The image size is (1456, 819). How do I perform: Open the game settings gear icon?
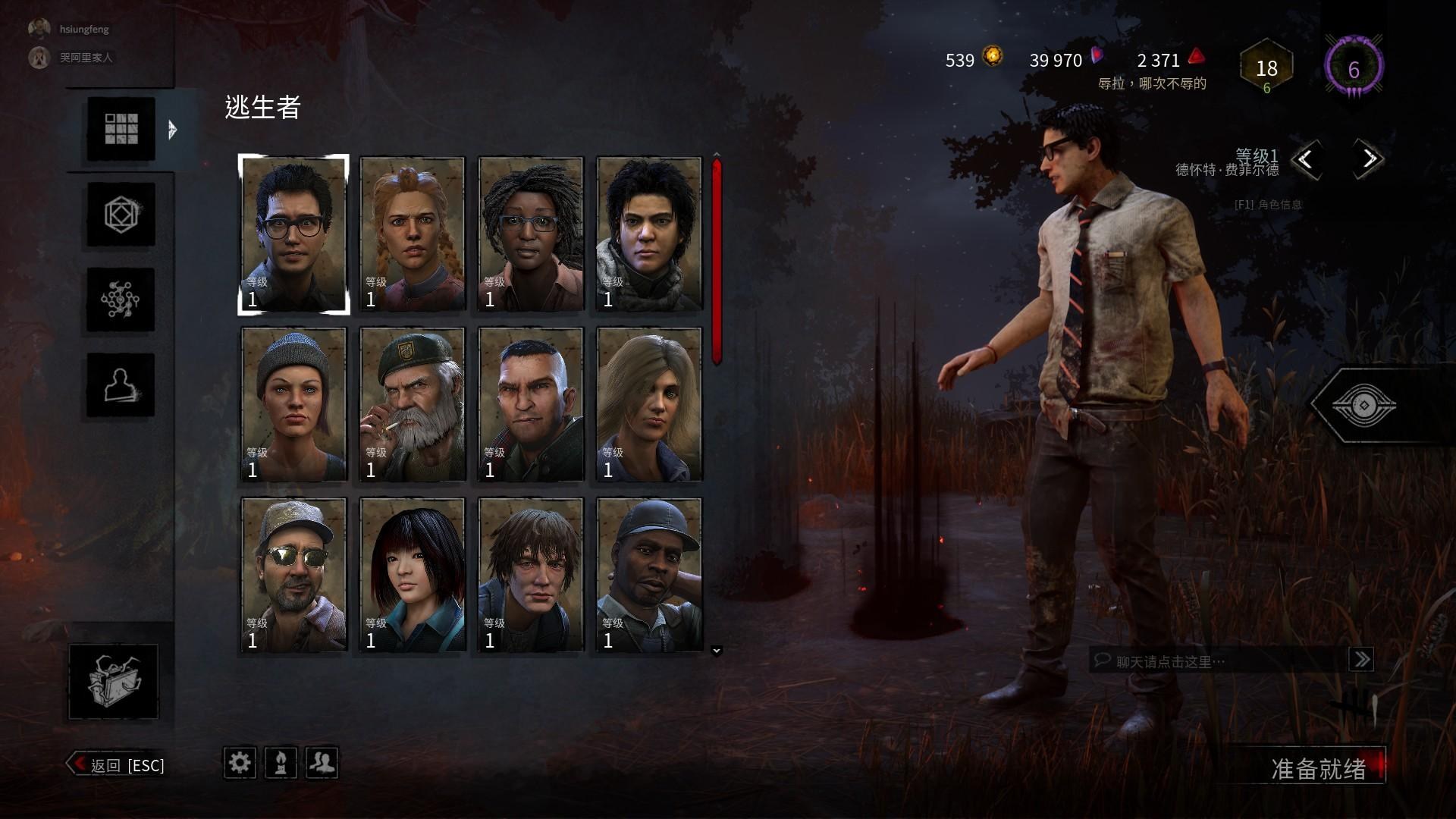click(x=240, y=764)
